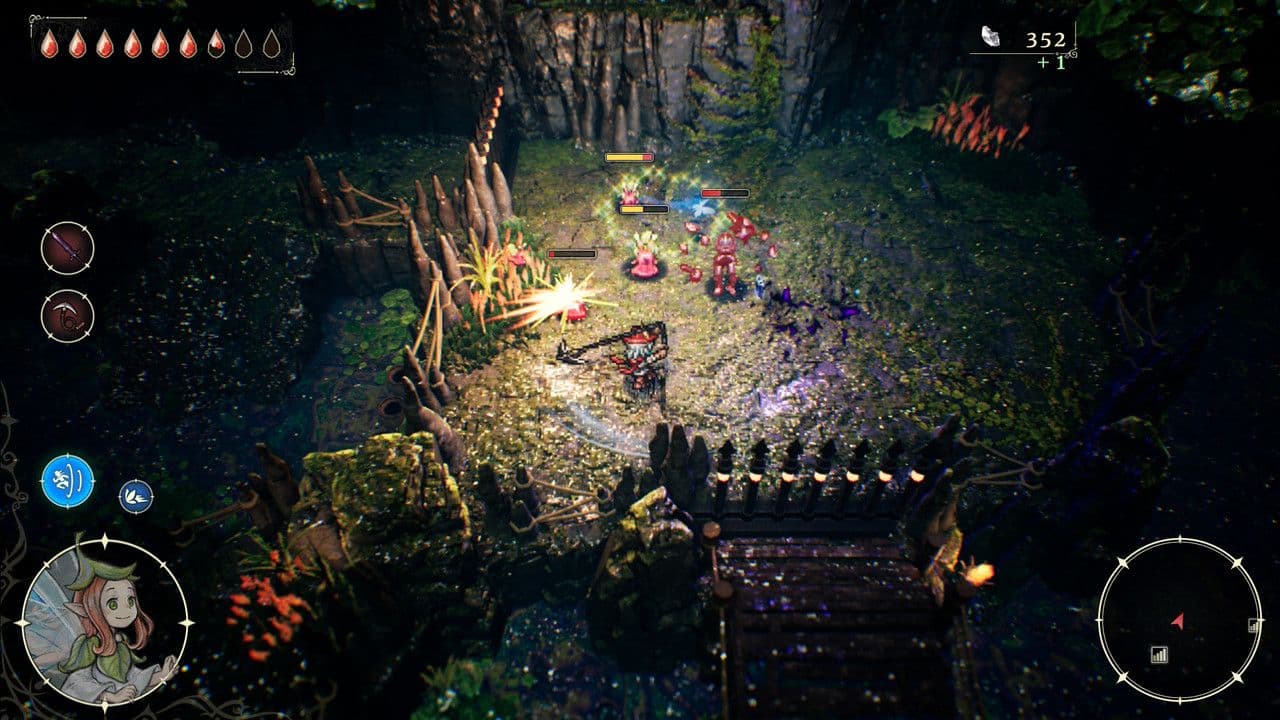Click the north marker on the compass ring

tap(1180, 539)
